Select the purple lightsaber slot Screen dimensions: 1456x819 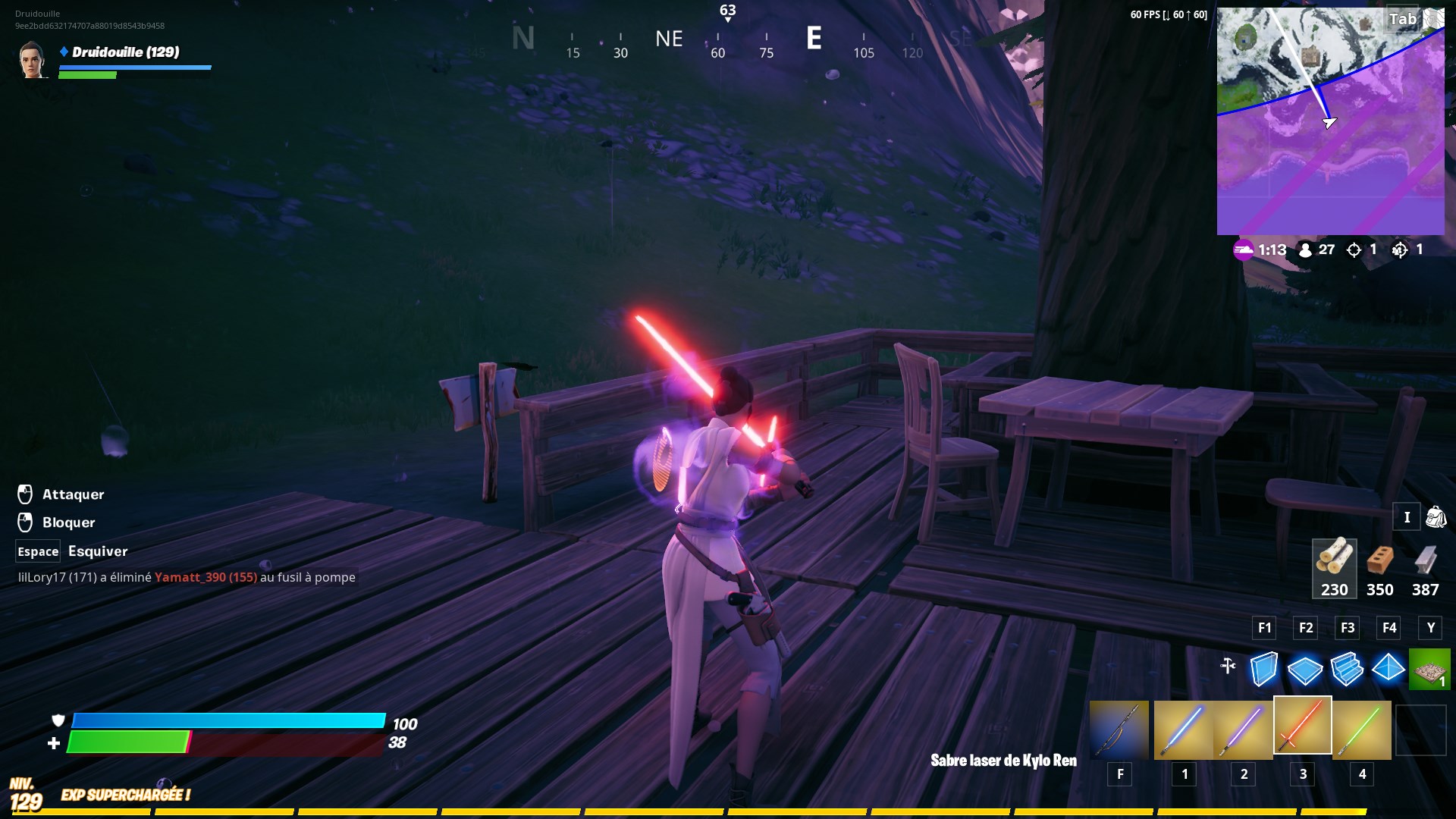(x=1242, y=730)
